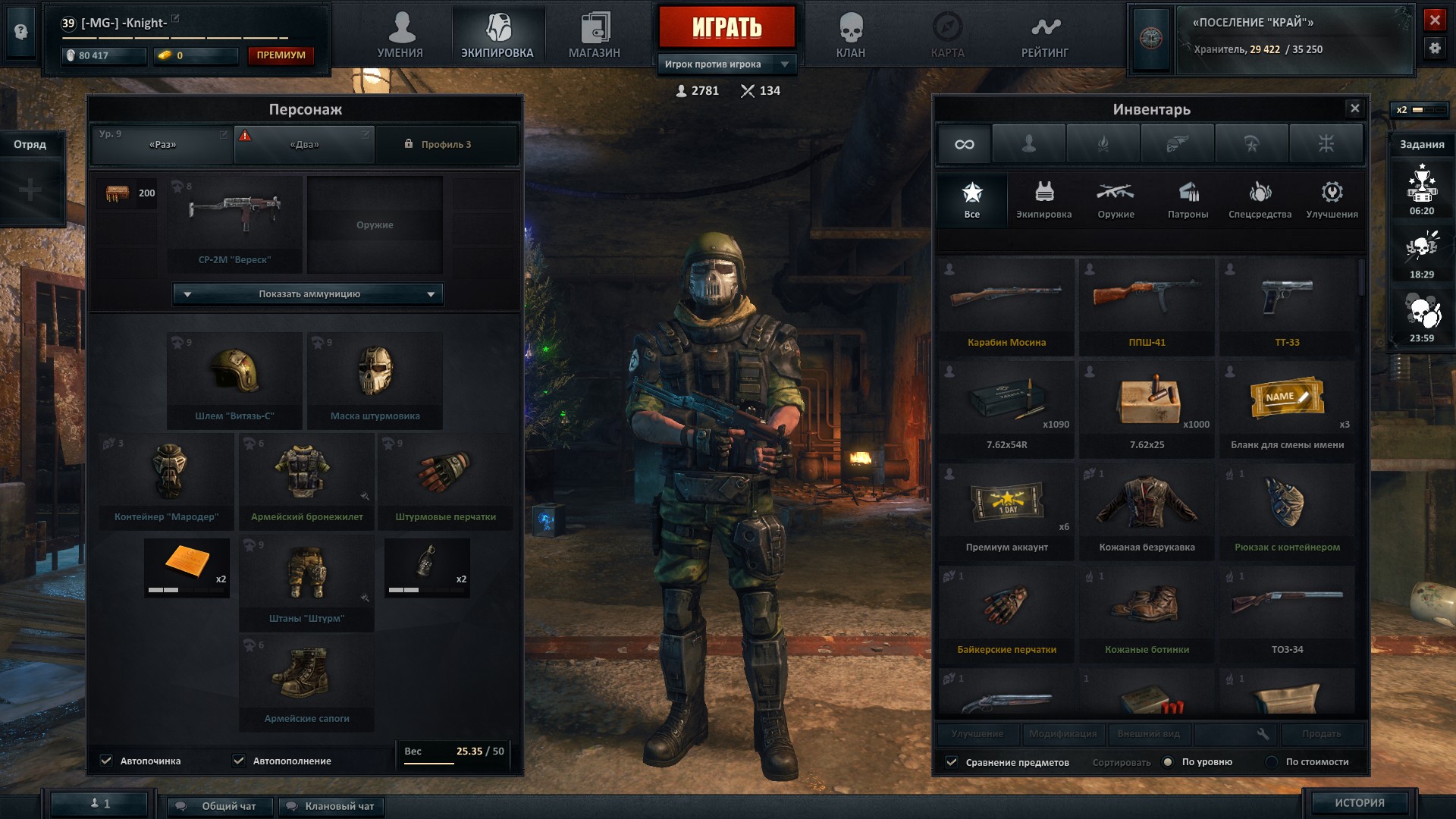
Task: Open the МАГАЗИН shop menu
Action: click(x=595, y=36)
